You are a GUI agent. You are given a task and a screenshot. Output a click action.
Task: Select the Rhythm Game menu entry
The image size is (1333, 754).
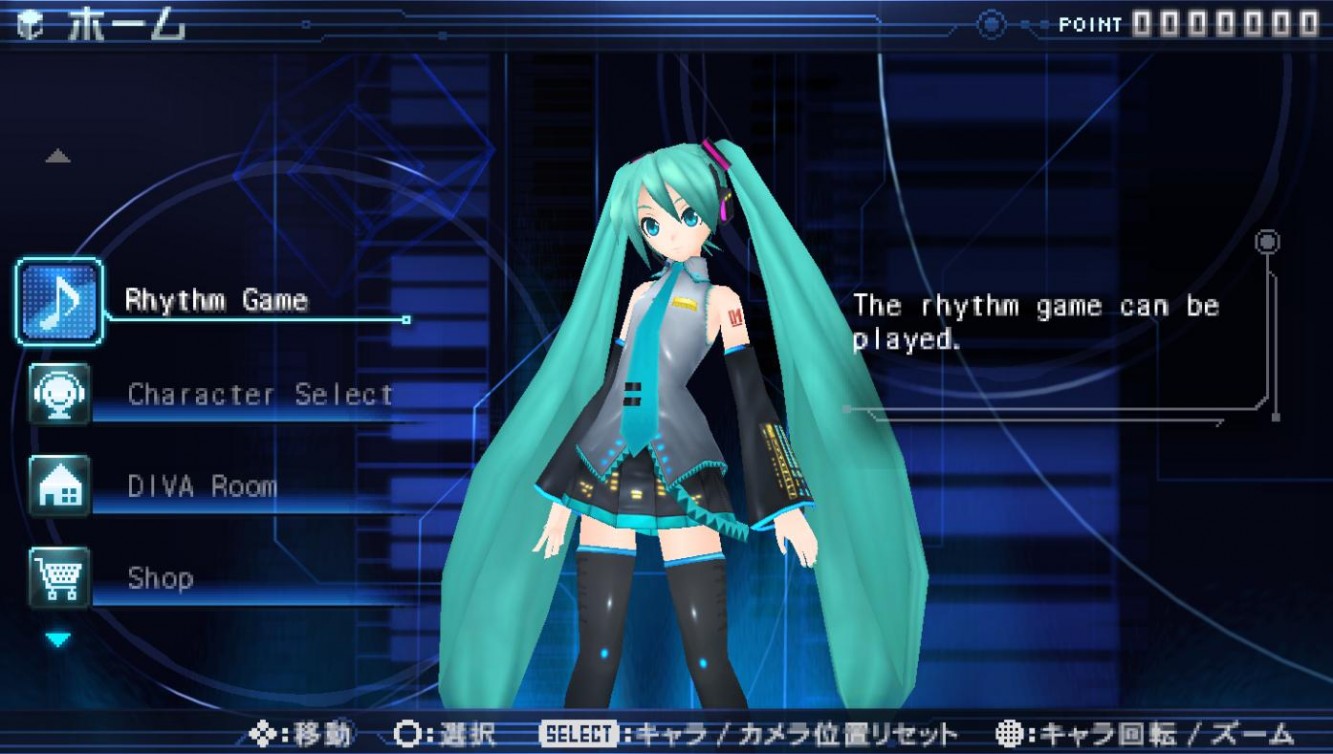click(216, 300)
